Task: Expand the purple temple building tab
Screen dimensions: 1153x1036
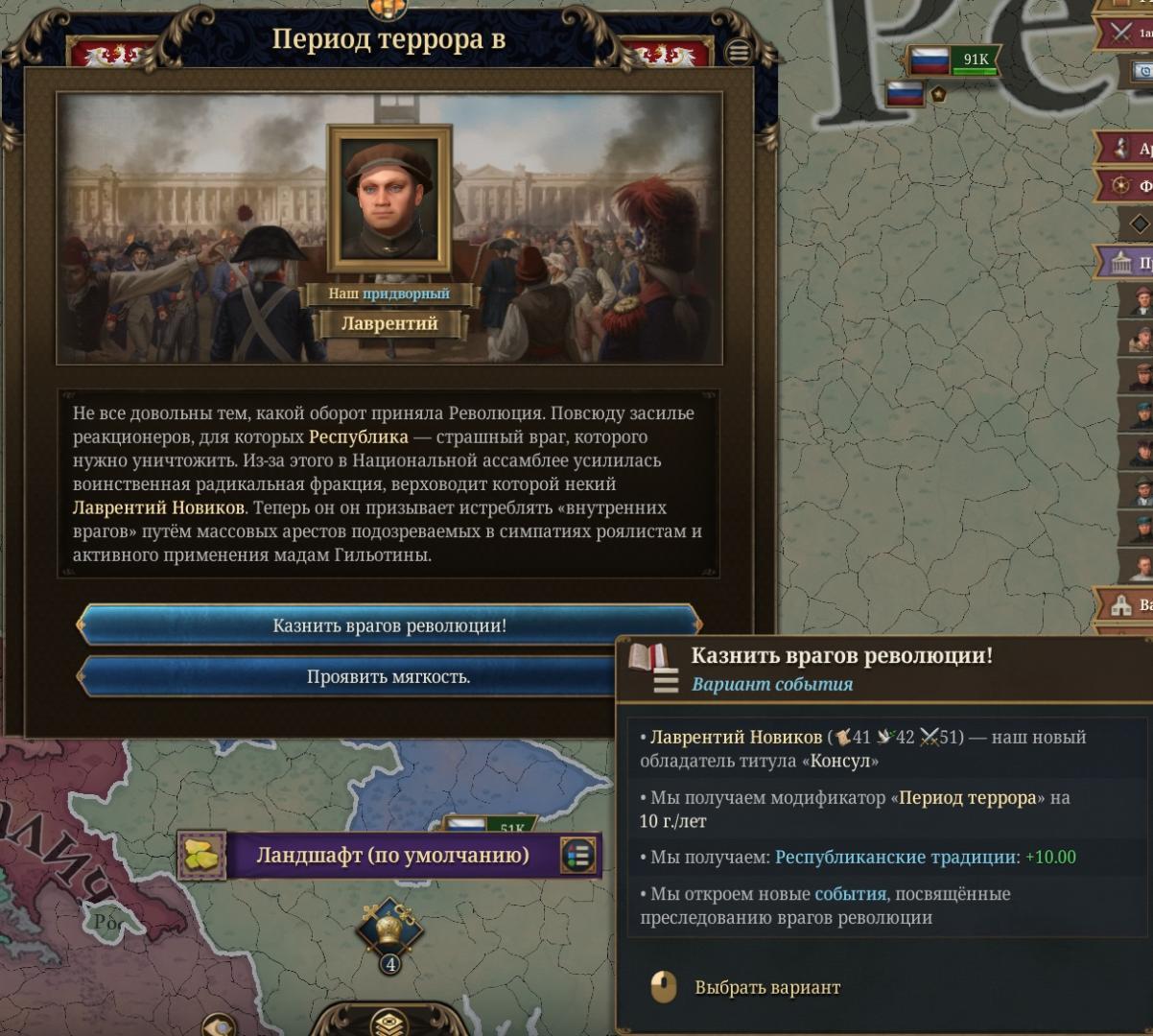Action: tap(1121, 262)
